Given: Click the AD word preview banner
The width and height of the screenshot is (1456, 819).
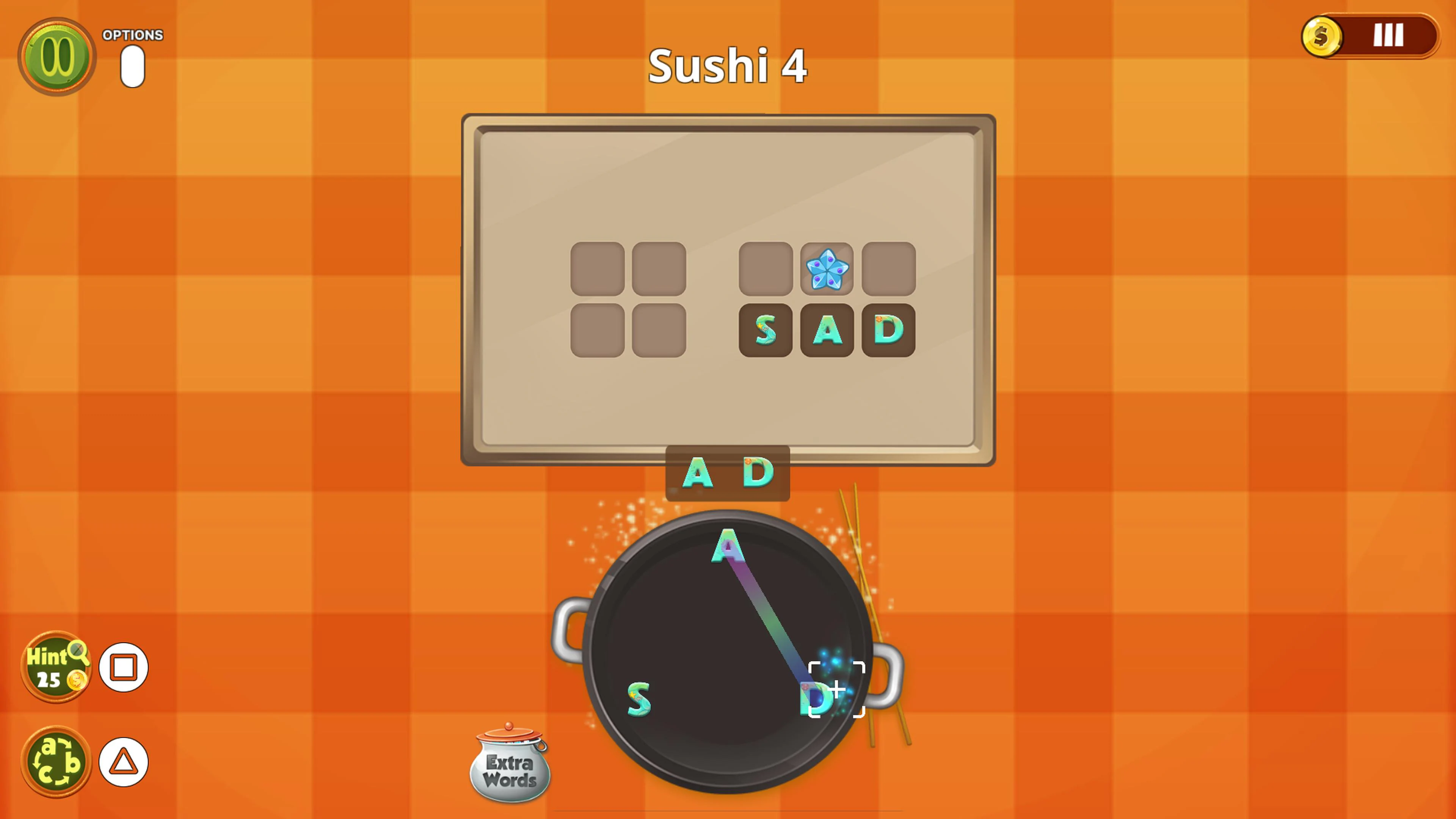Looking at the screenshot, I should click(x=728, y=474).
